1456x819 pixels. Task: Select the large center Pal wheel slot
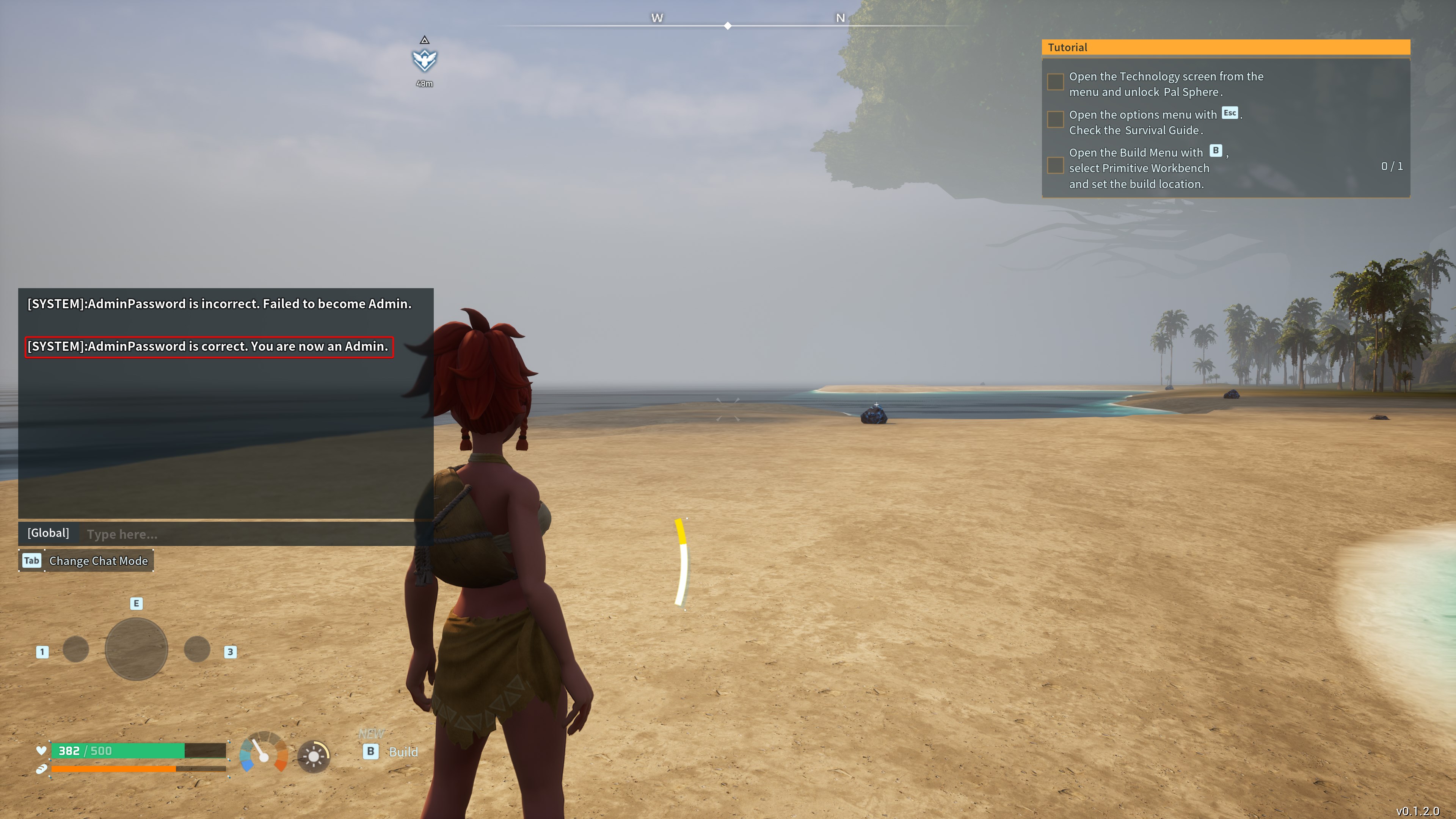(136, 649)
